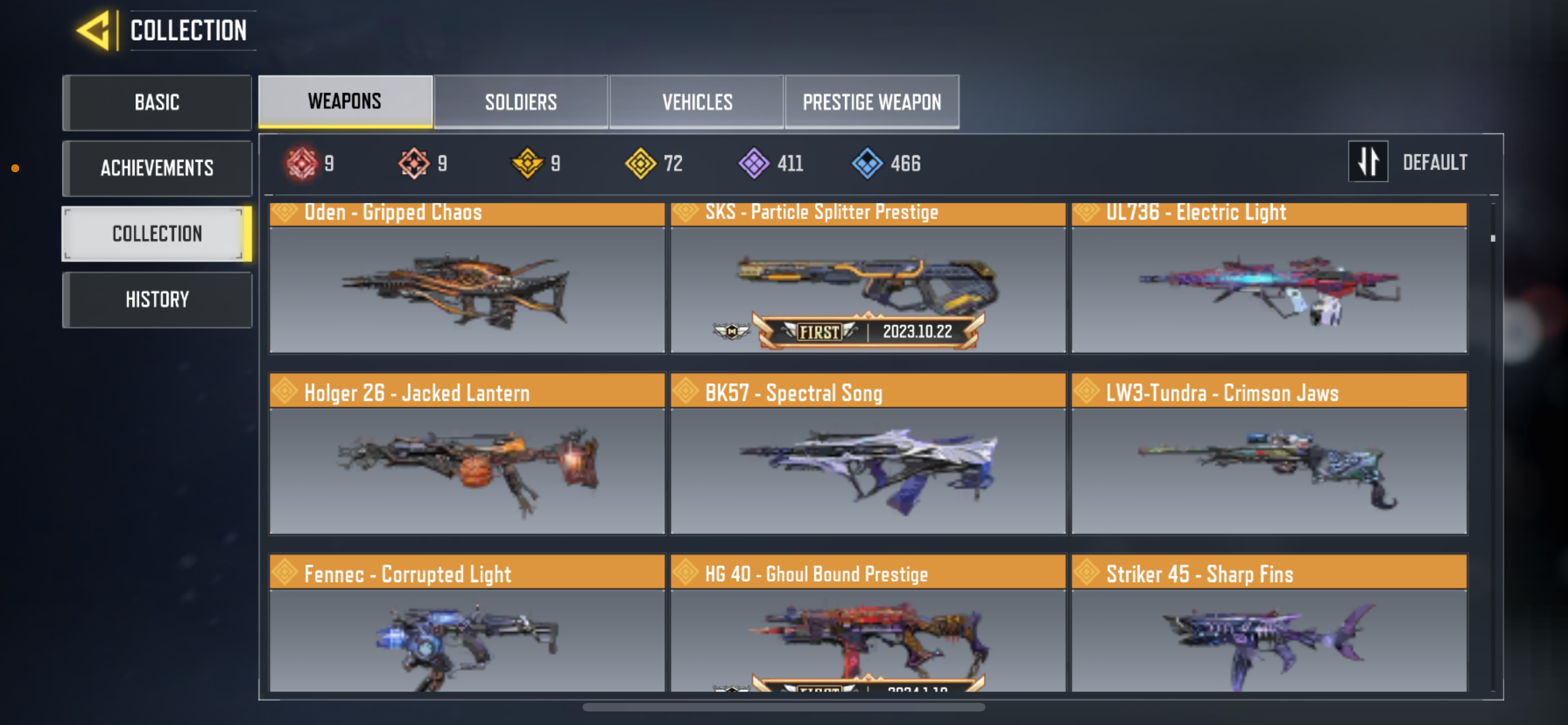The width and height of the screenshot is (1568, 725).
Task: Toggle the DEFAULT sorting order
Action: [x=1435, y=161]
